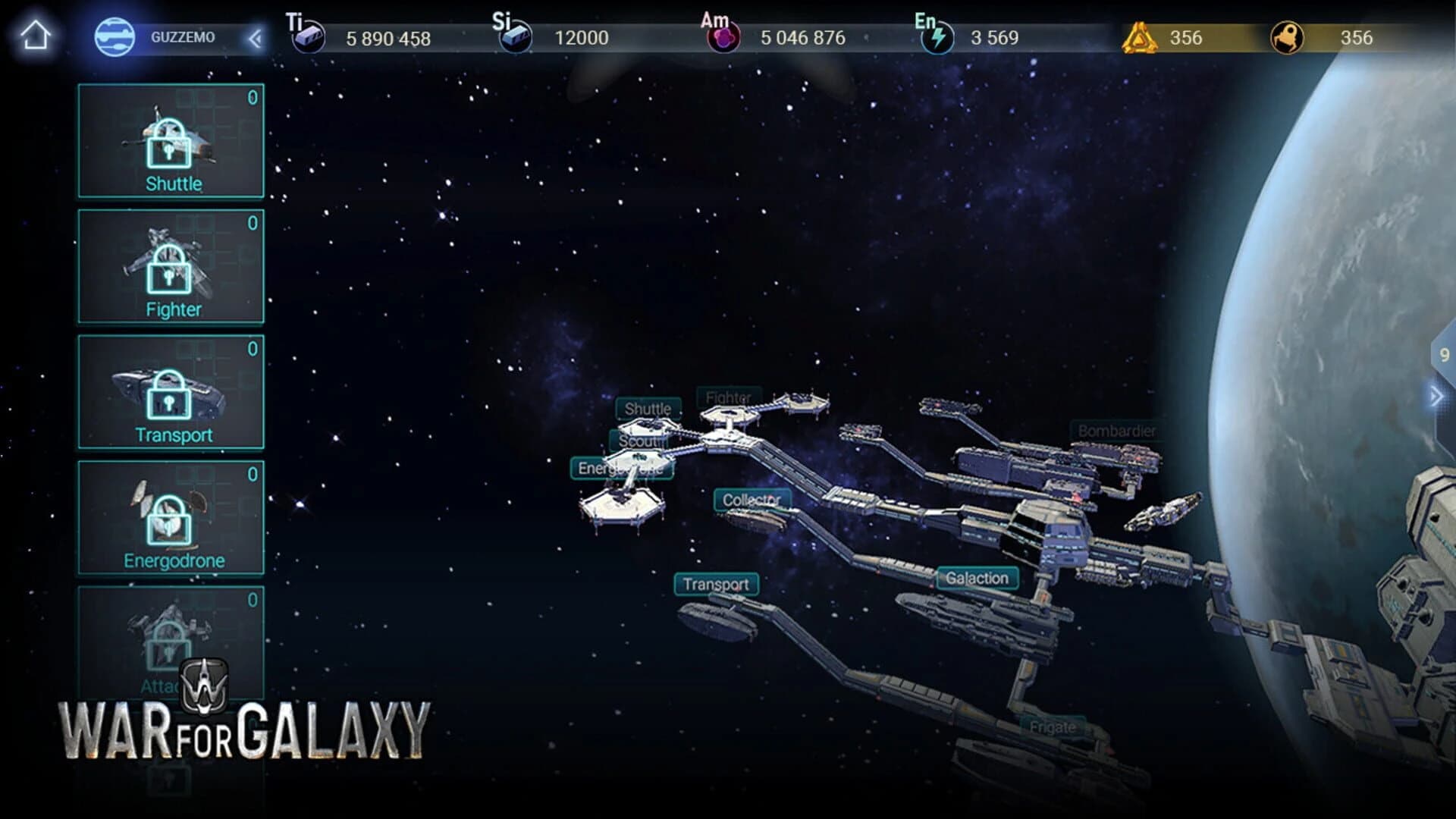This screenshot has height=819, width=1456.
Task: Select the locked Shuttle ship card
Action: click(x=170, y=140)
